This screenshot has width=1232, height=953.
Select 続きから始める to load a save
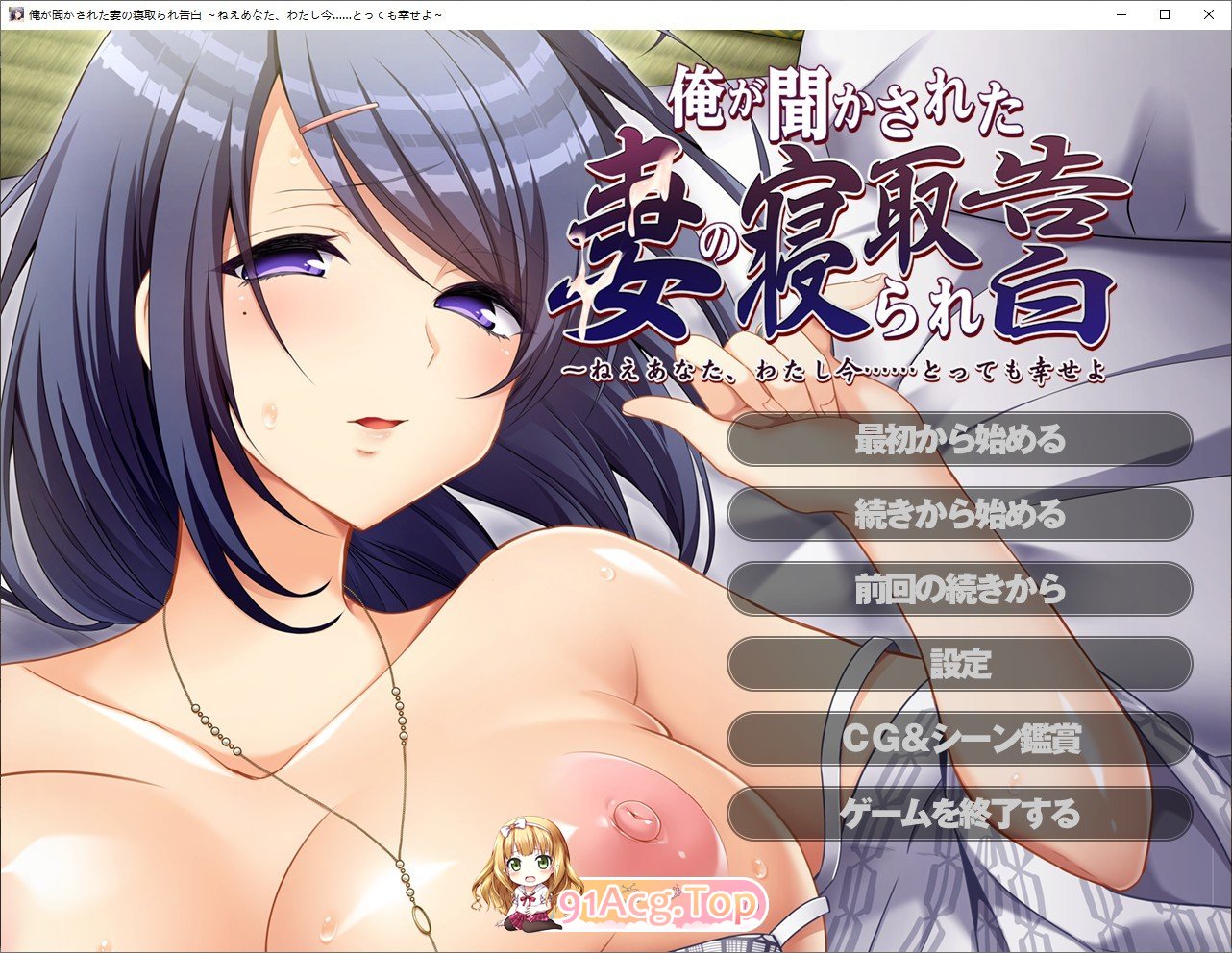pos(957,516)
